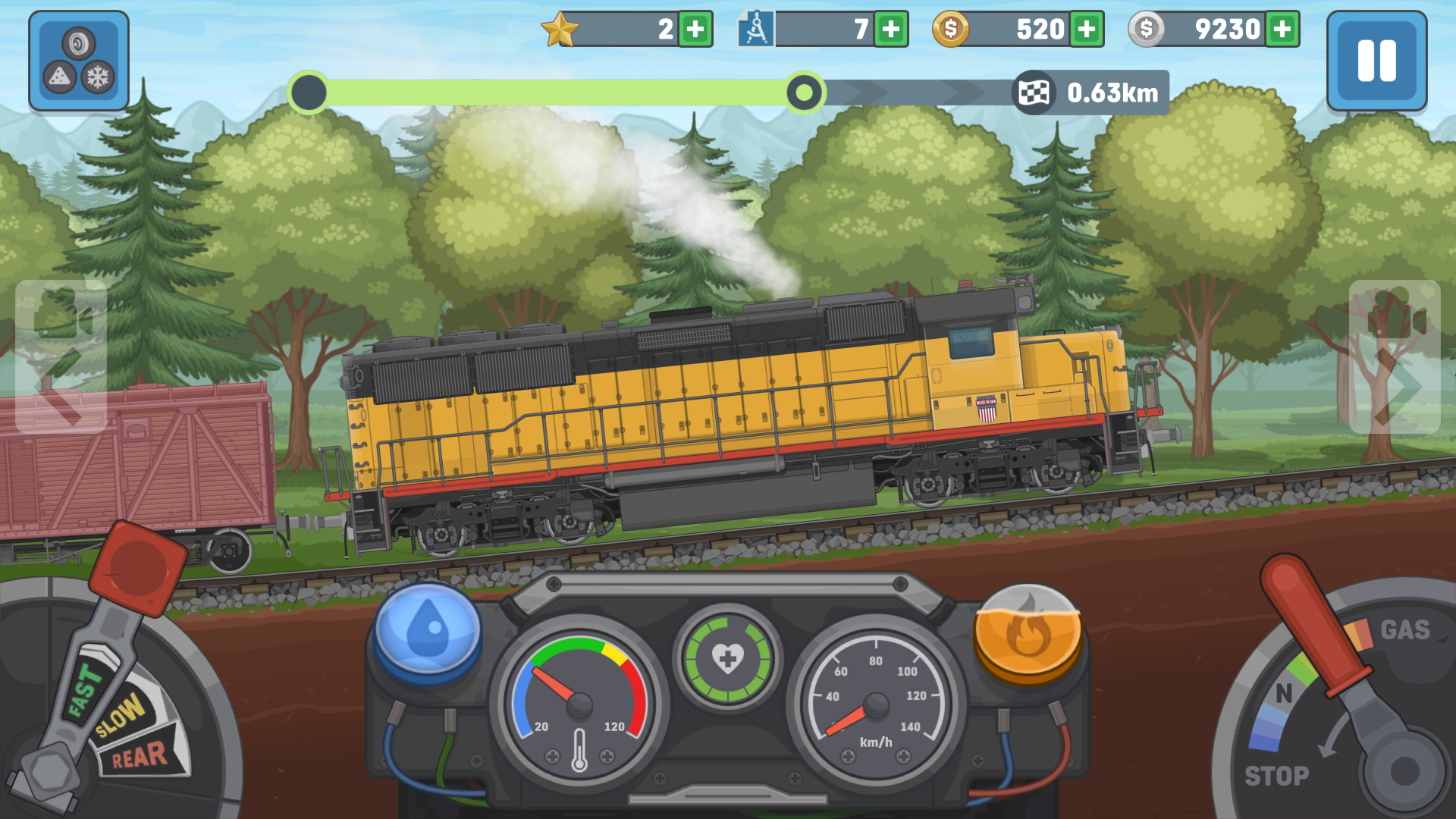Image resolution: width=1456 pixels, height=819 pixels.
Task: Open the stars purchase panel with plus button
Action: 695,30
